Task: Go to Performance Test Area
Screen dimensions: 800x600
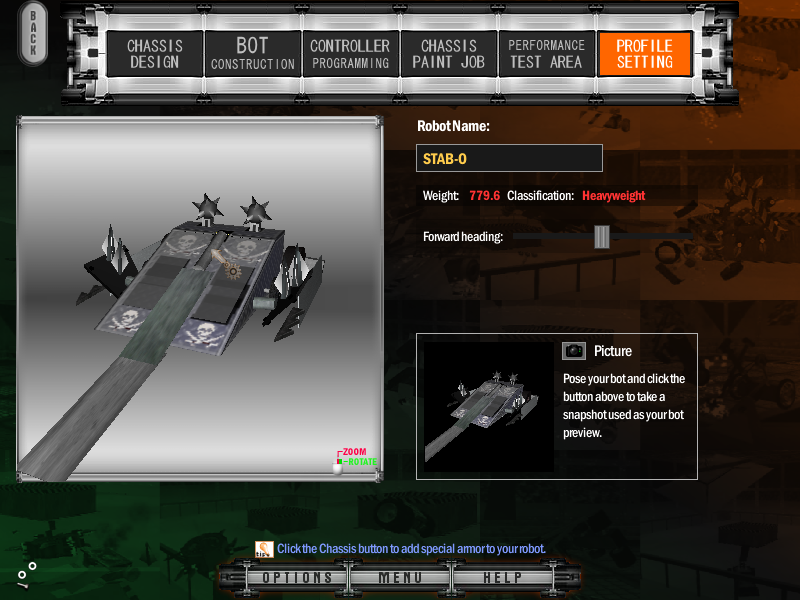Action: point(546,54)
